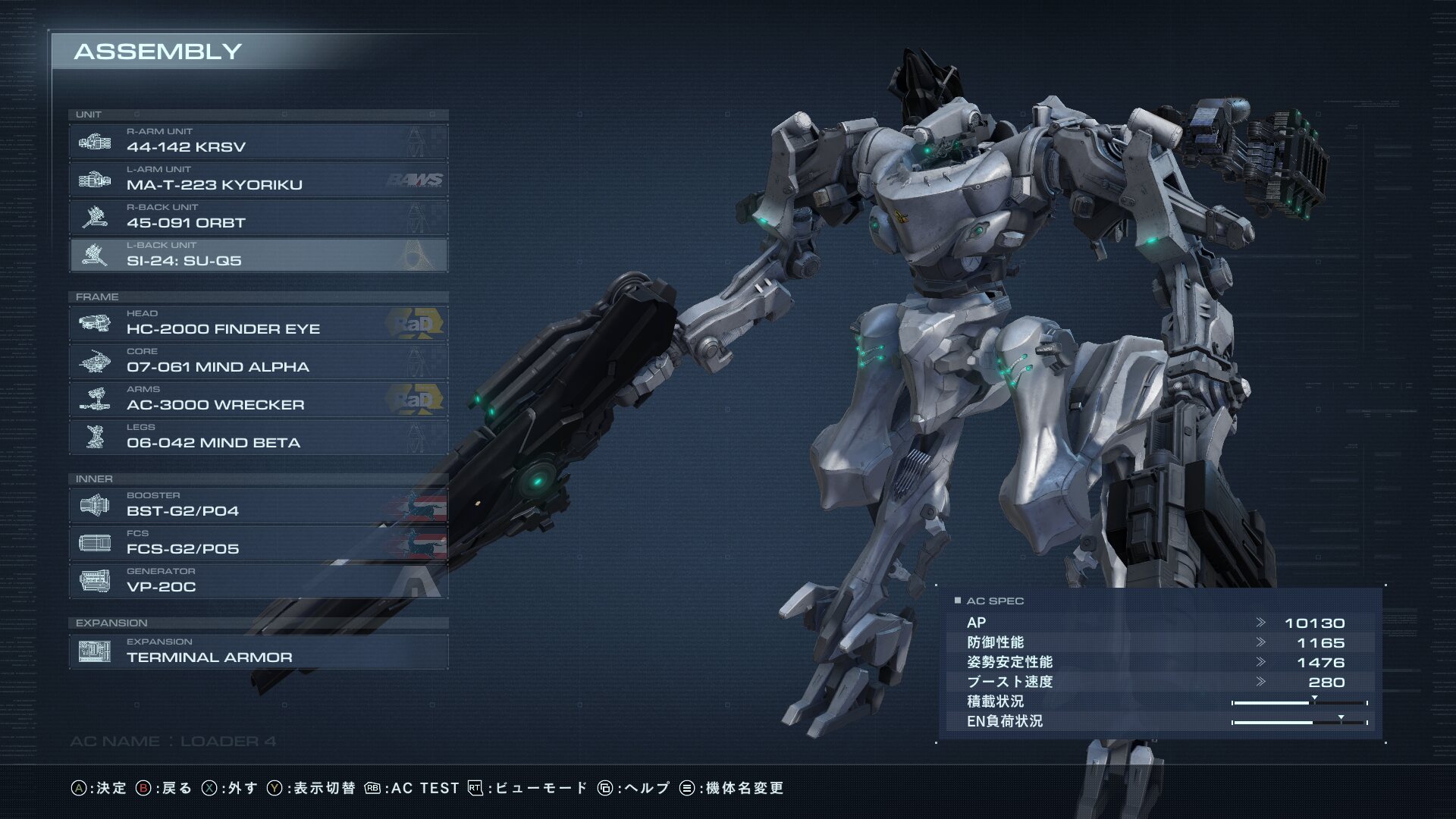Open the FCS-G2/P05 fire control slot
The width and height of the screenshot is (1456, 819).
click(258, 543)
